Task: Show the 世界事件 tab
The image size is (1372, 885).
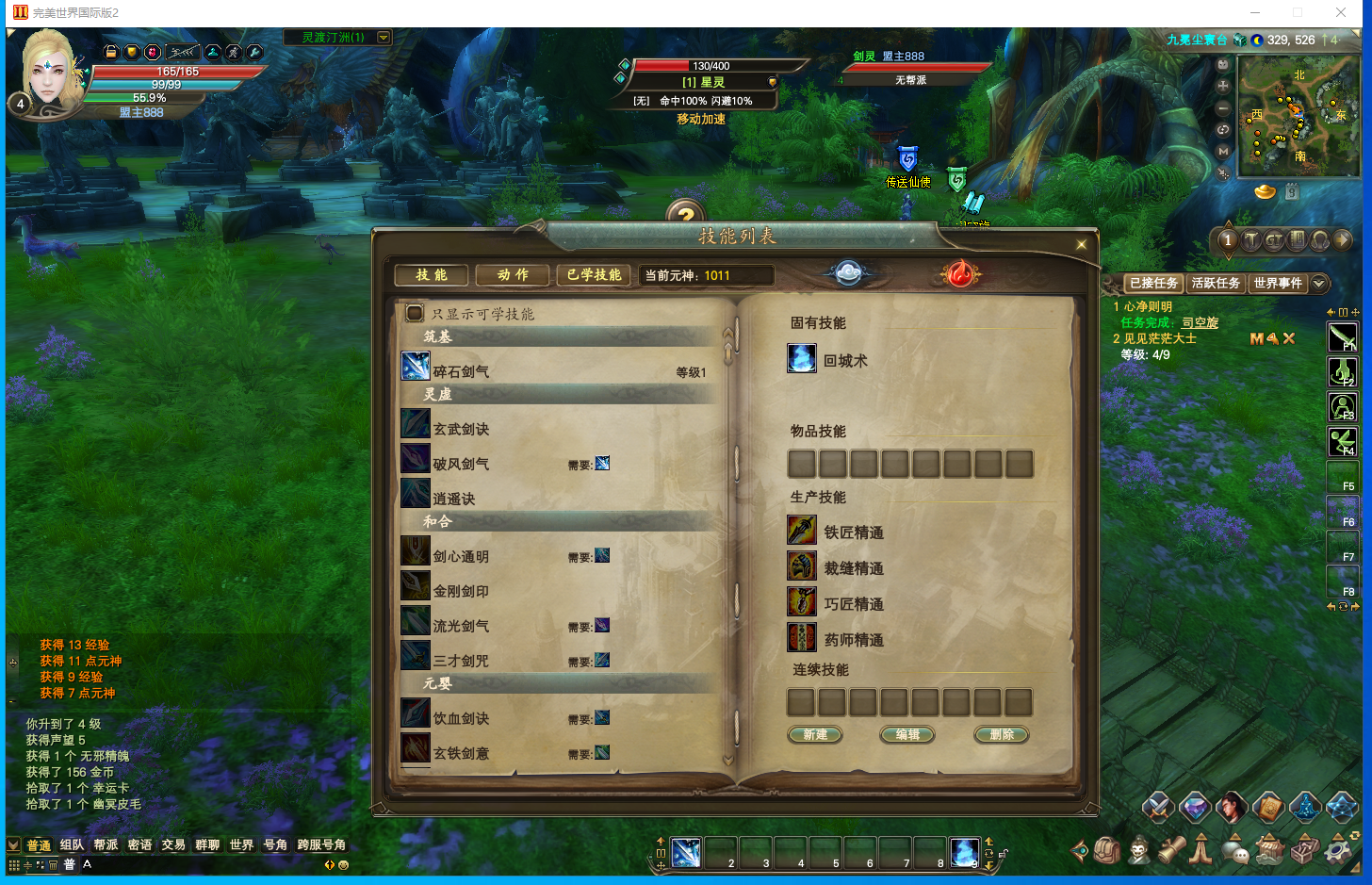Action: (x=1277, y=283)
